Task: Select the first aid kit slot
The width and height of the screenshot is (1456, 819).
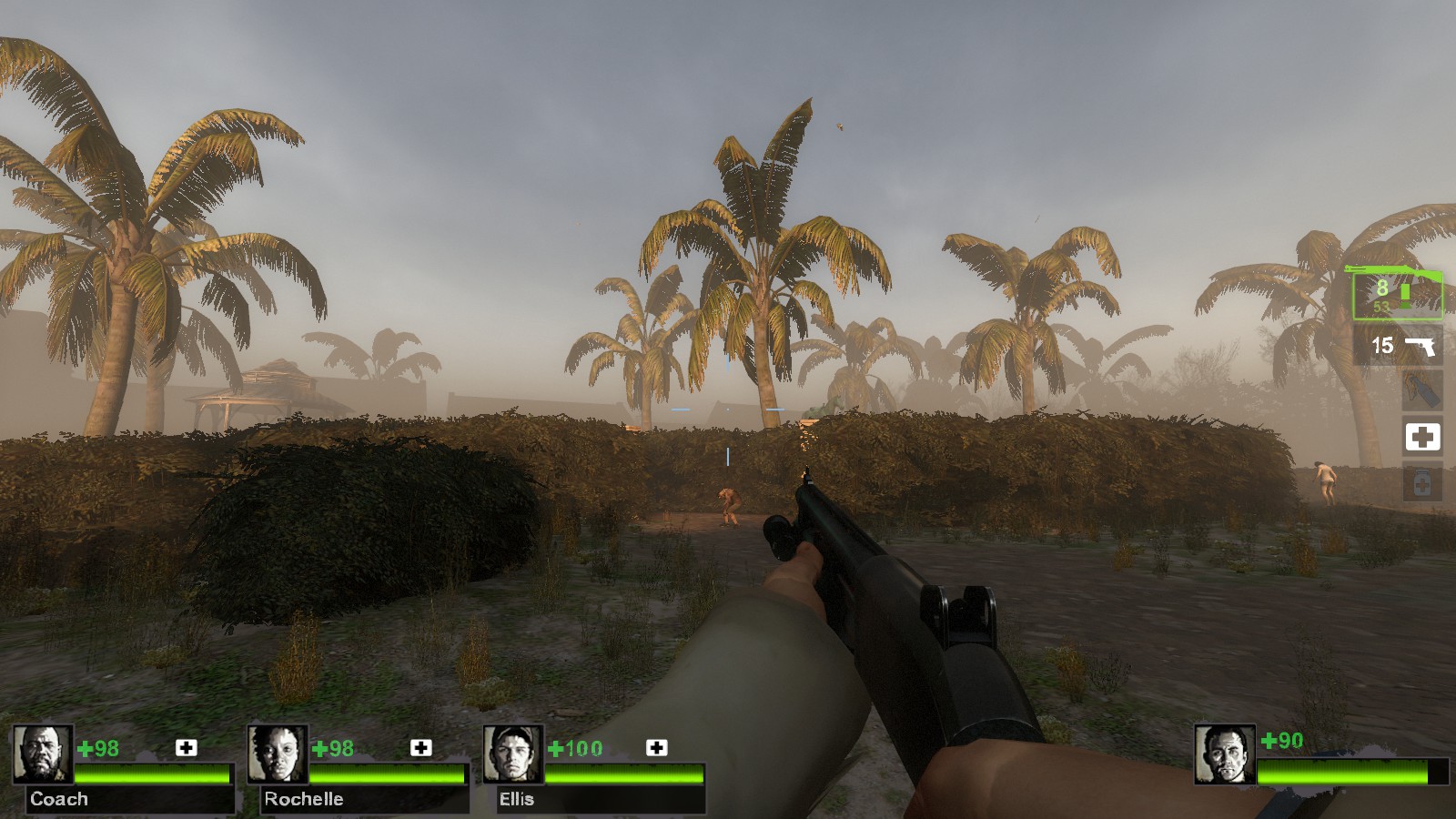Action: coord(1422,437)
